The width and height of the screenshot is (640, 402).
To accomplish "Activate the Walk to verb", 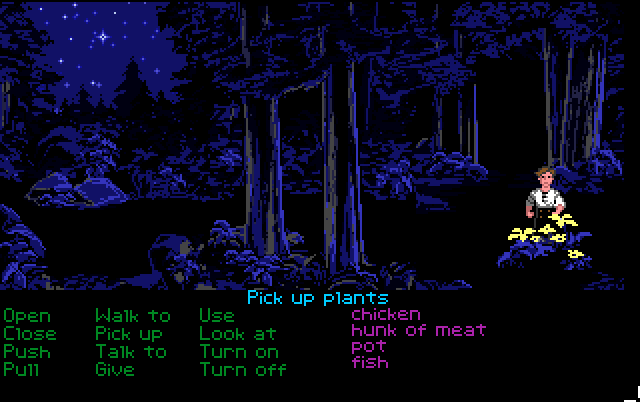I will tap(133, 316).
